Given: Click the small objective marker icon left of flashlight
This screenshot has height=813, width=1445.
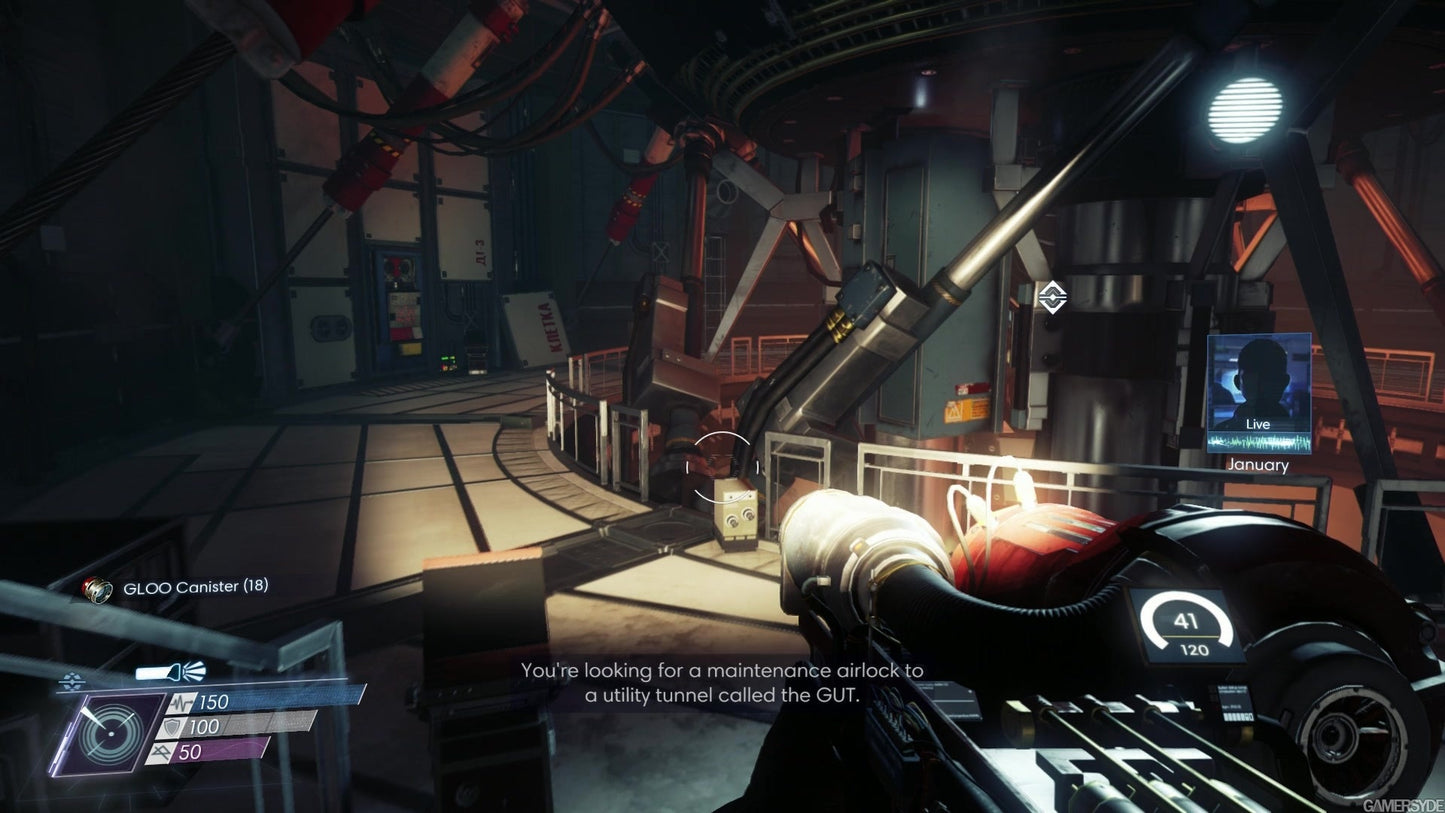Looking at the screenshot, I should pyautogui.click(x=70, y=679).
